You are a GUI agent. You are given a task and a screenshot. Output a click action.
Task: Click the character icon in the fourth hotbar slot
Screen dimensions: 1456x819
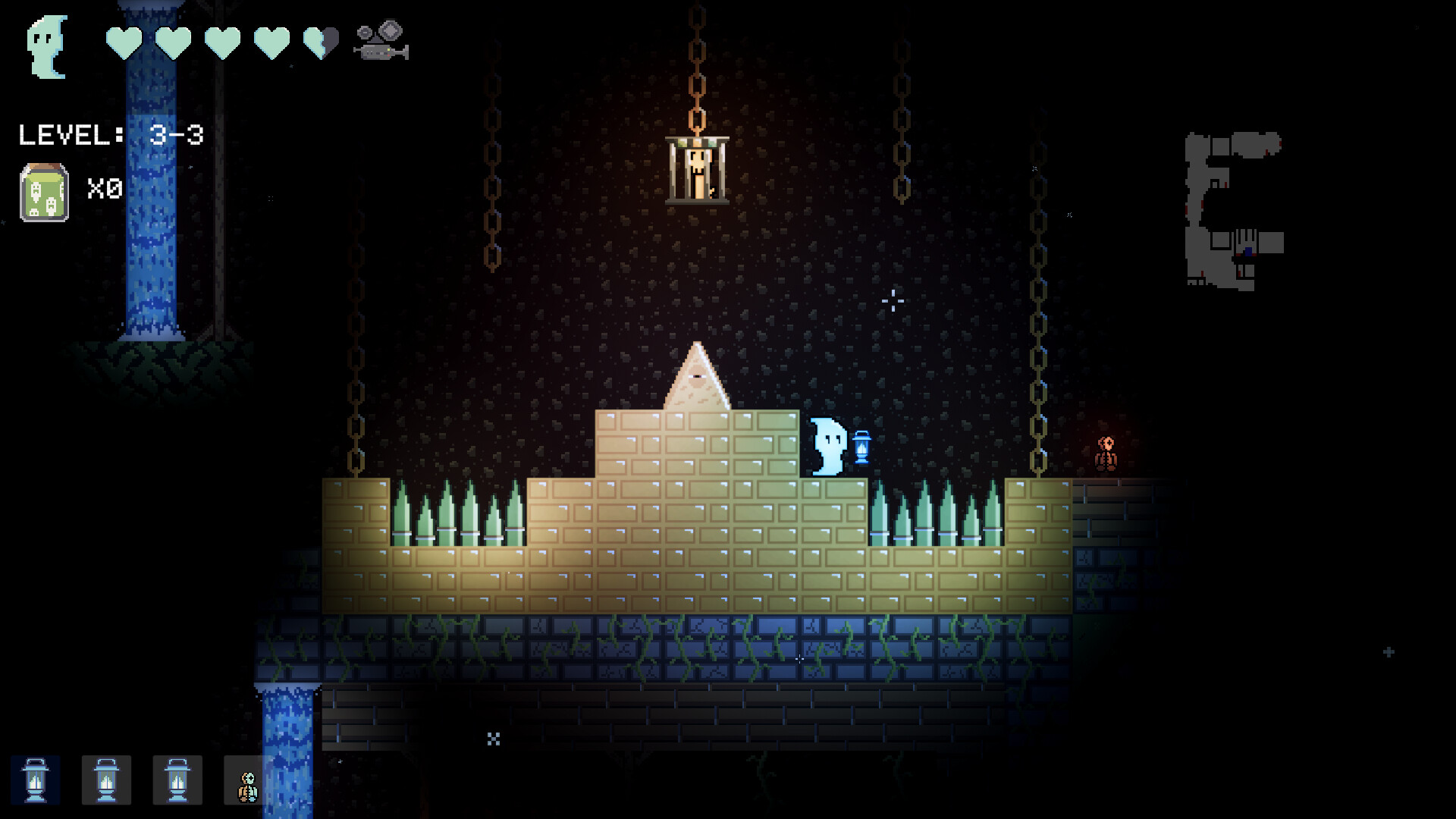click(x=247, y=780)
